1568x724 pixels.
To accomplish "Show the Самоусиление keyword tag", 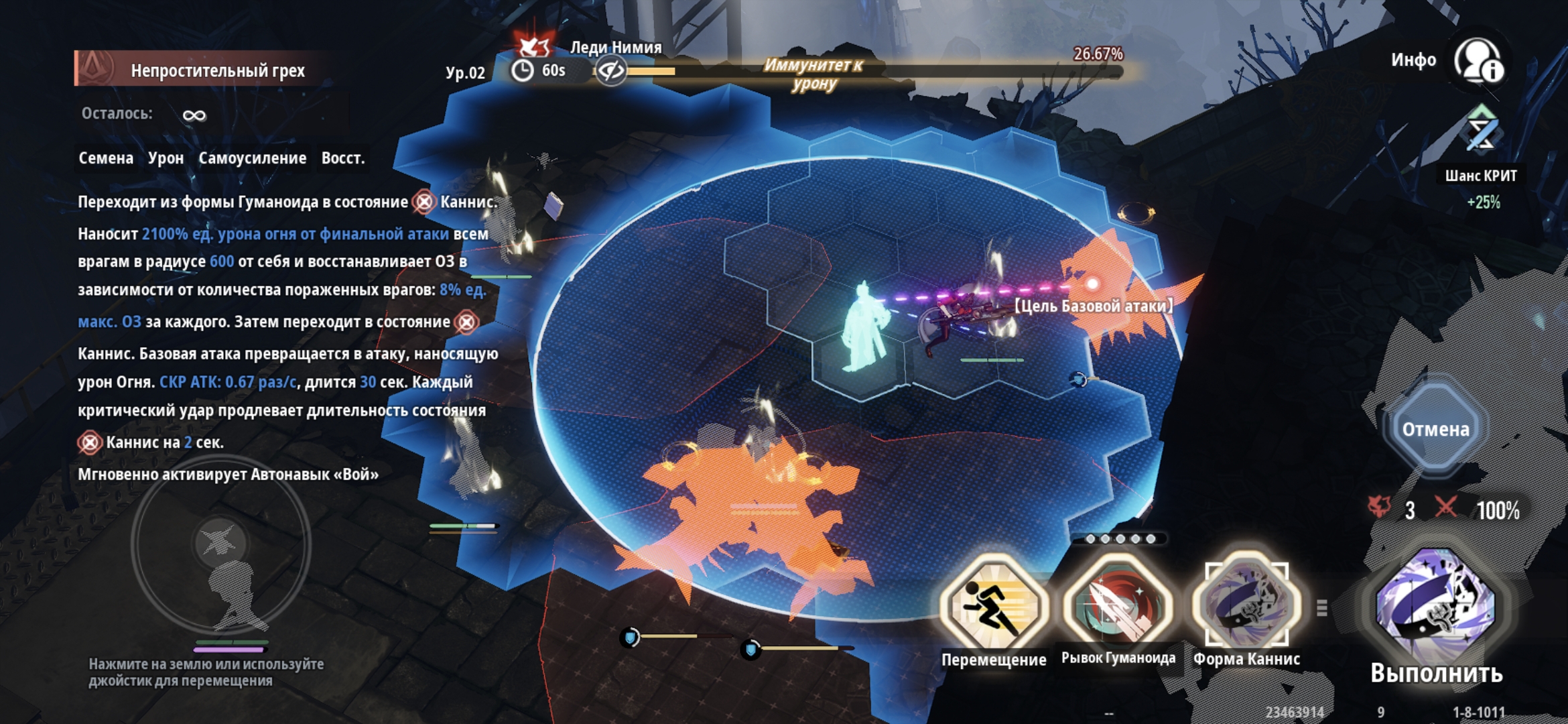I will coord(252,158).
